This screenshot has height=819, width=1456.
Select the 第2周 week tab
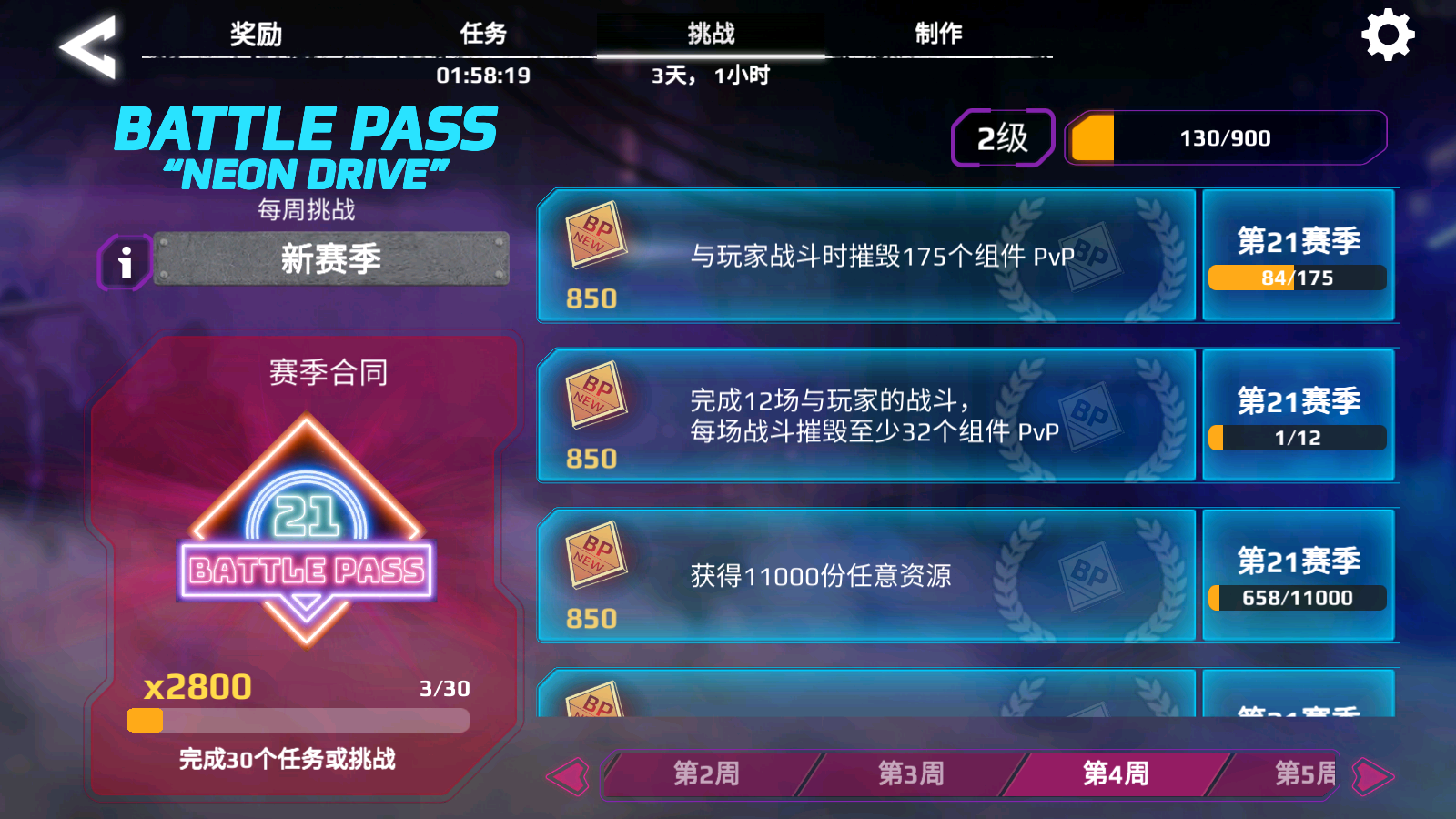pyautogui.click(x=705, y=775)
